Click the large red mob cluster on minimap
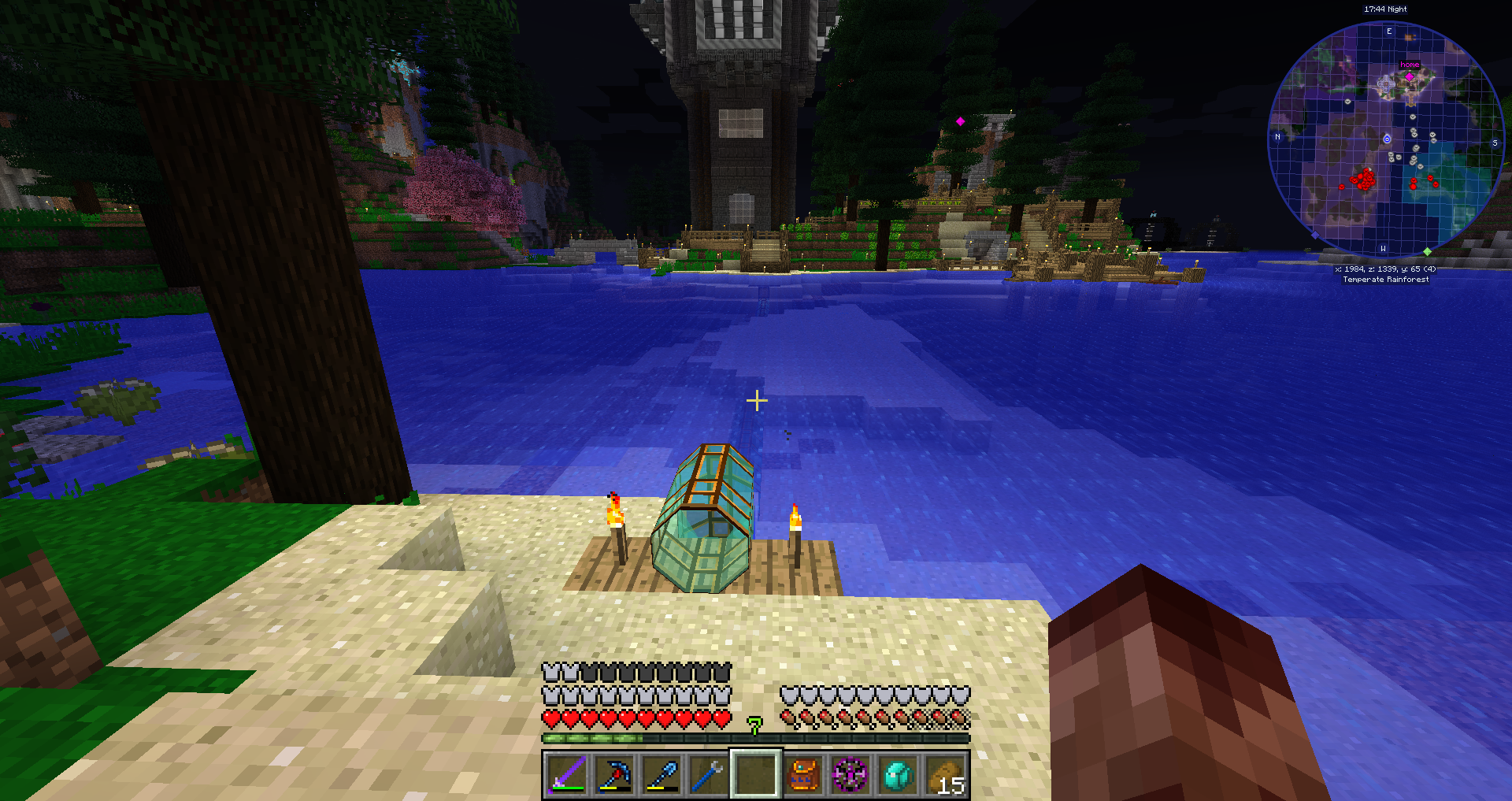This screenshot has width=1512, height=801. click(1363, 179)
